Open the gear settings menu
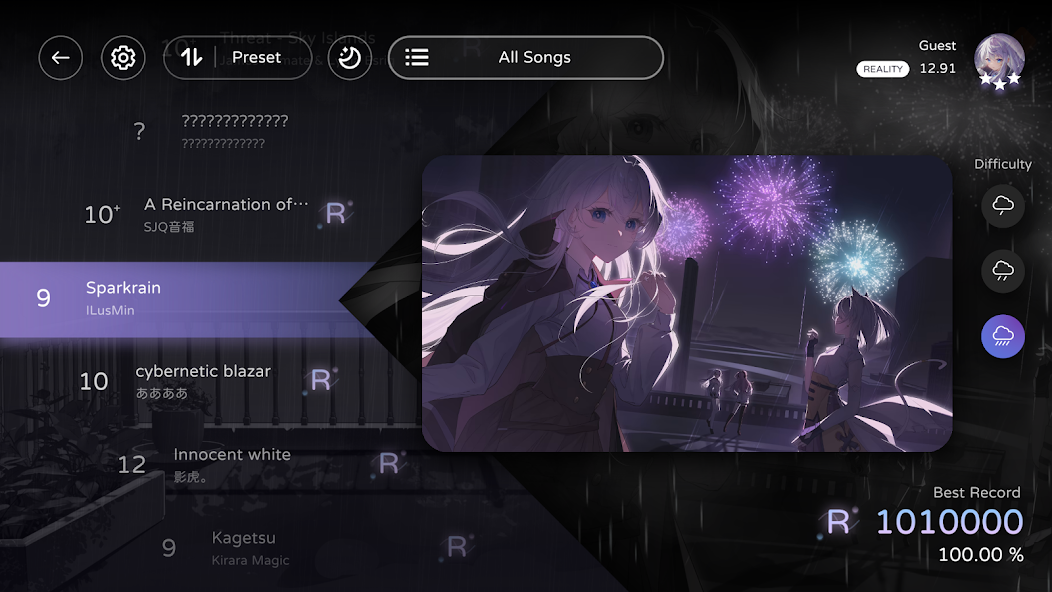The width and height of the screenshot is (1052, 592). point(123,58)
